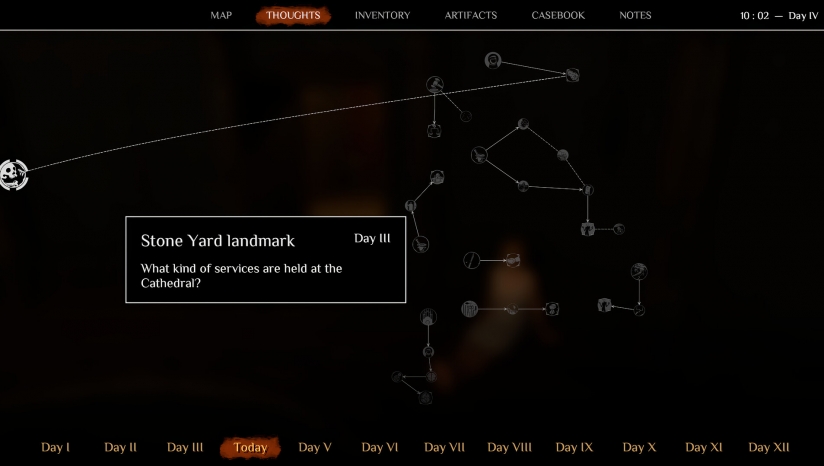Show the Artifacts tab
824x466 pixels.
[470, 16]
